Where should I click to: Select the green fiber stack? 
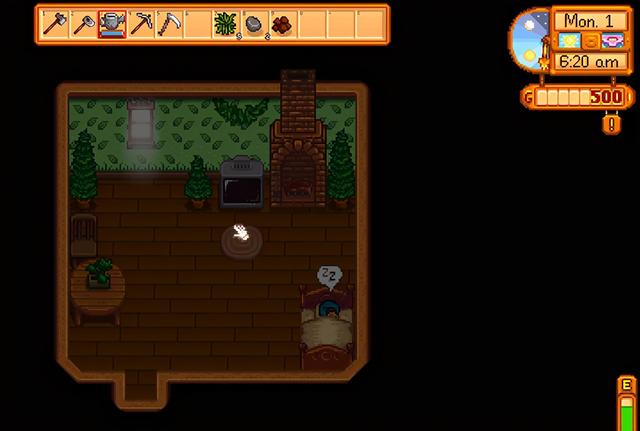click(x=227, y=22)
